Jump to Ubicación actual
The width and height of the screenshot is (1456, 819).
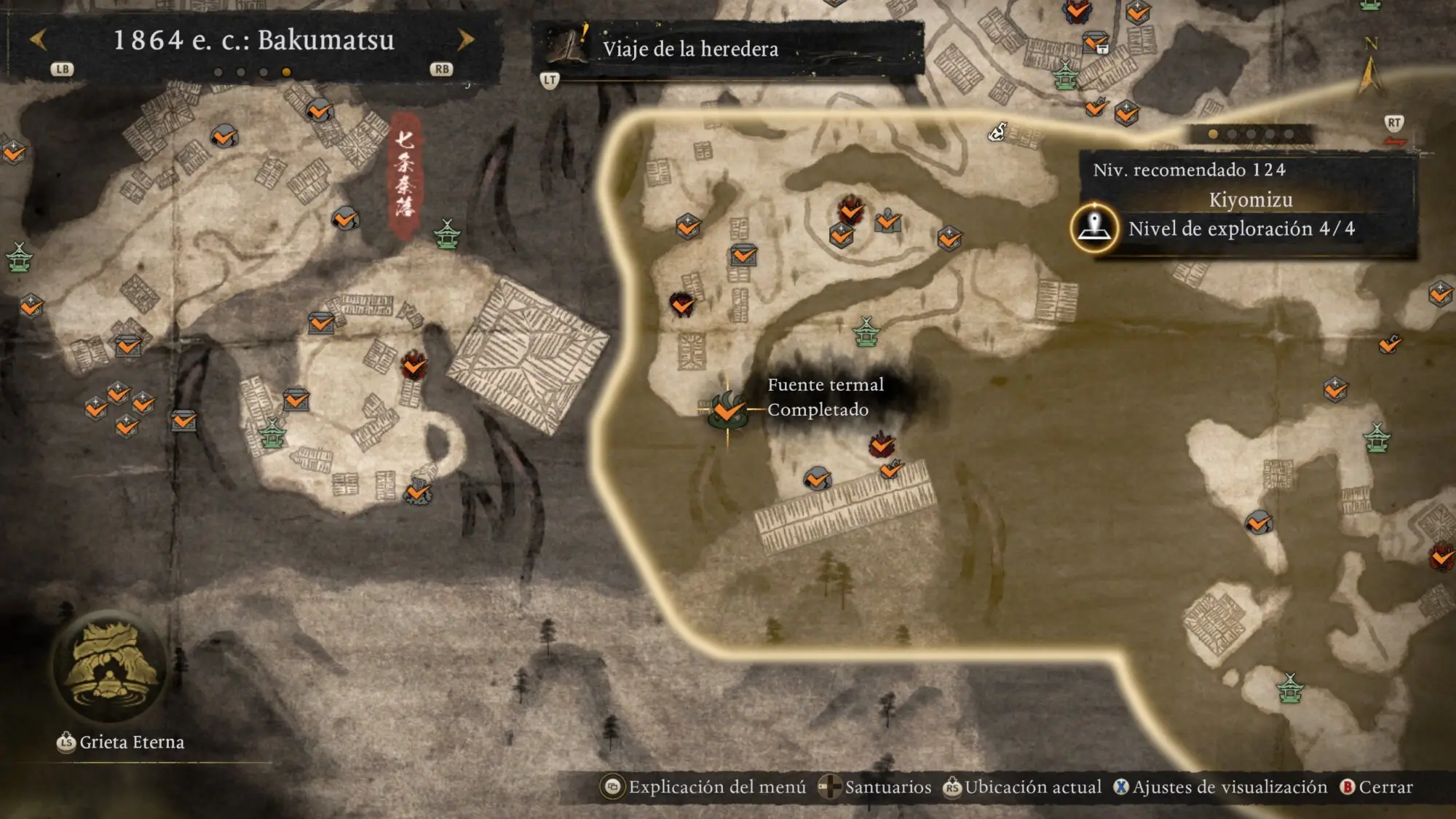(1023, 787)
